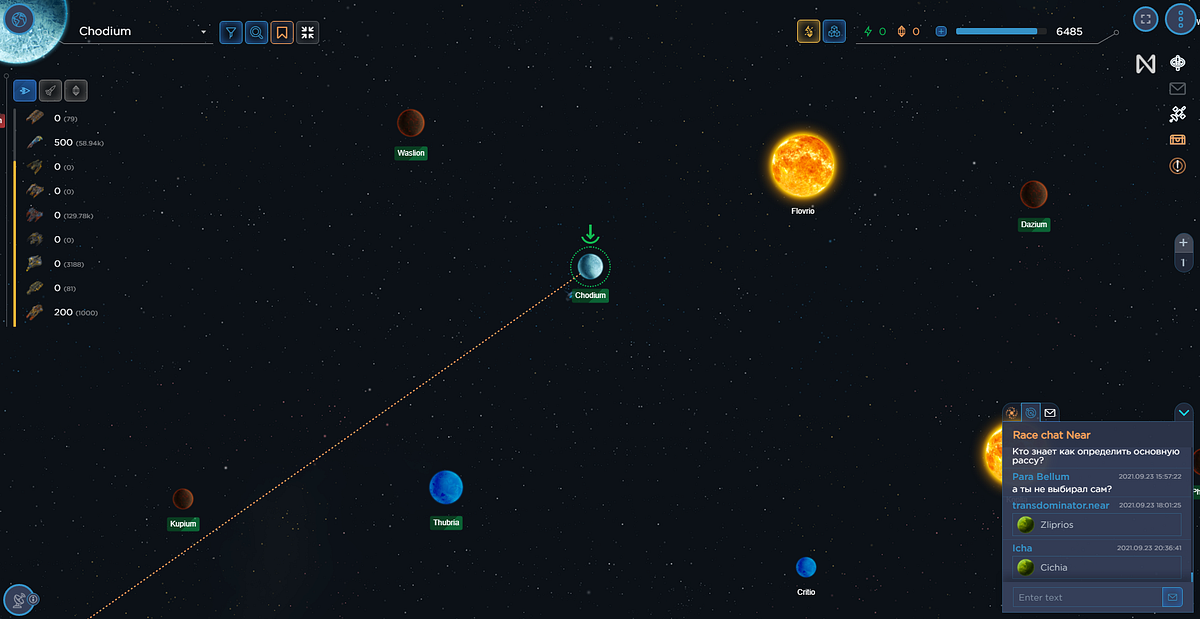Image resolution: width=1200 pixels, height=619 pixels.
Task: Click the chat Enter text field
Action: pos(1086,597)
